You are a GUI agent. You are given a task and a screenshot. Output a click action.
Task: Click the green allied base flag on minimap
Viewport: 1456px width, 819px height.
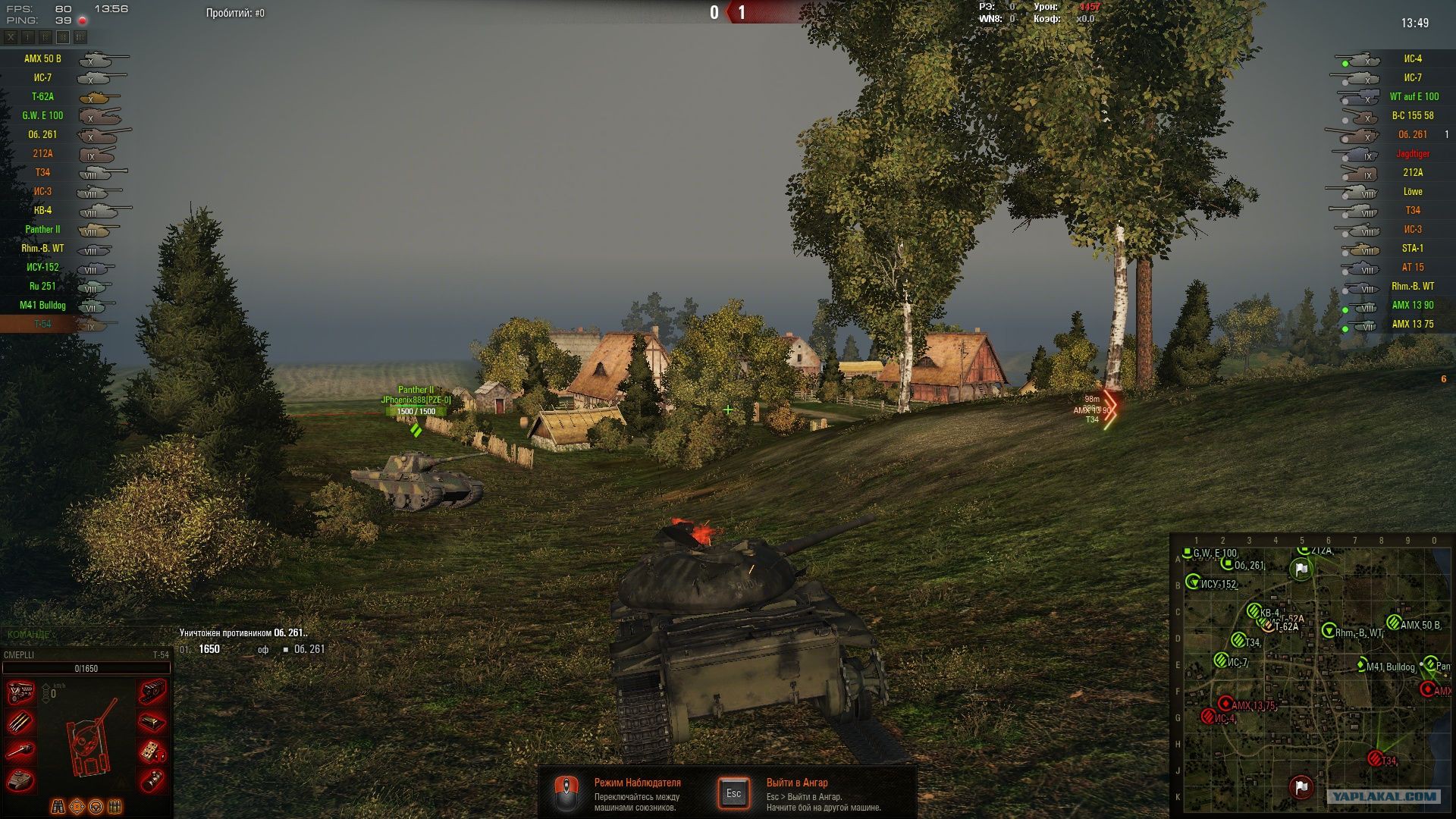tap(1301, 569)
